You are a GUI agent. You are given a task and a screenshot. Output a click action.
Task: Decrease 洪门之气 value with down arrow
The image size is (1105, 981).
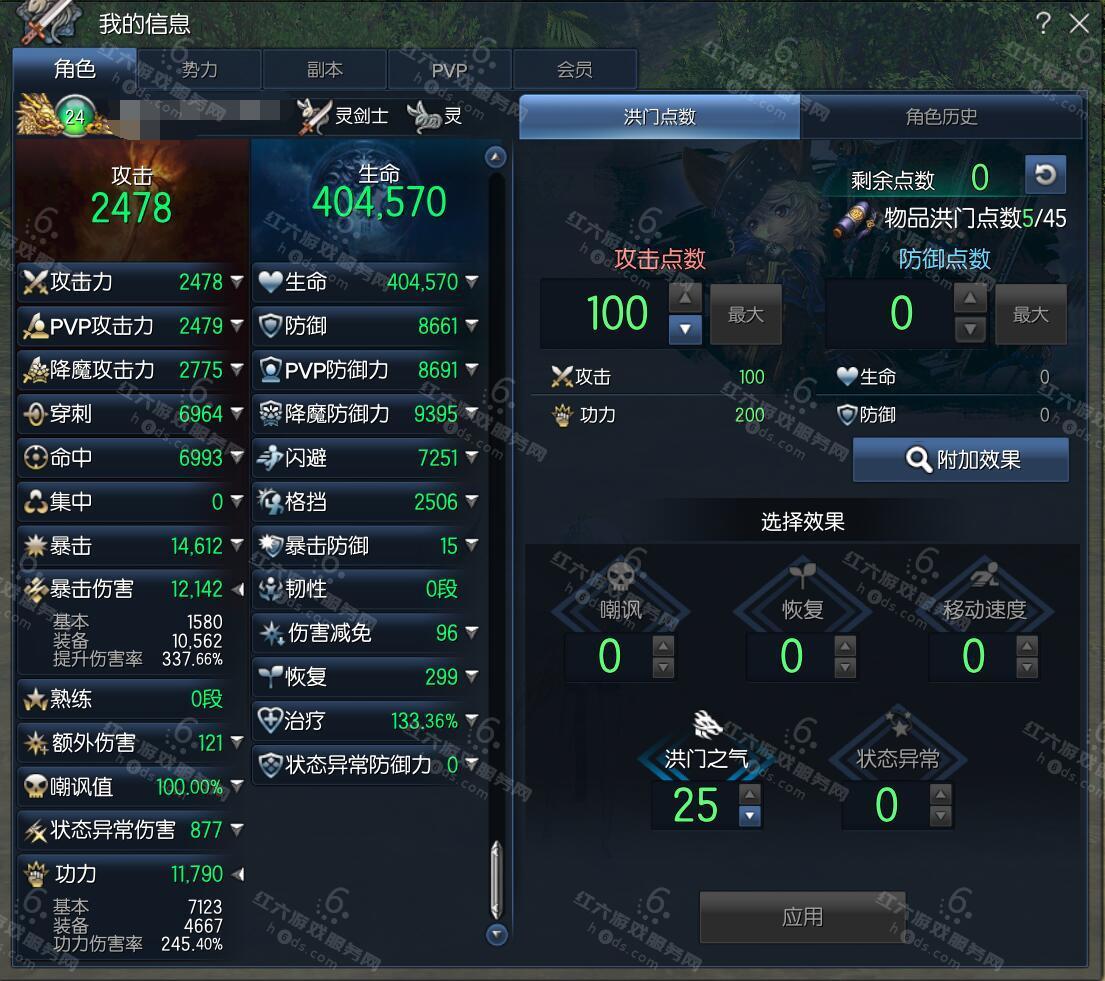point(750,816)
